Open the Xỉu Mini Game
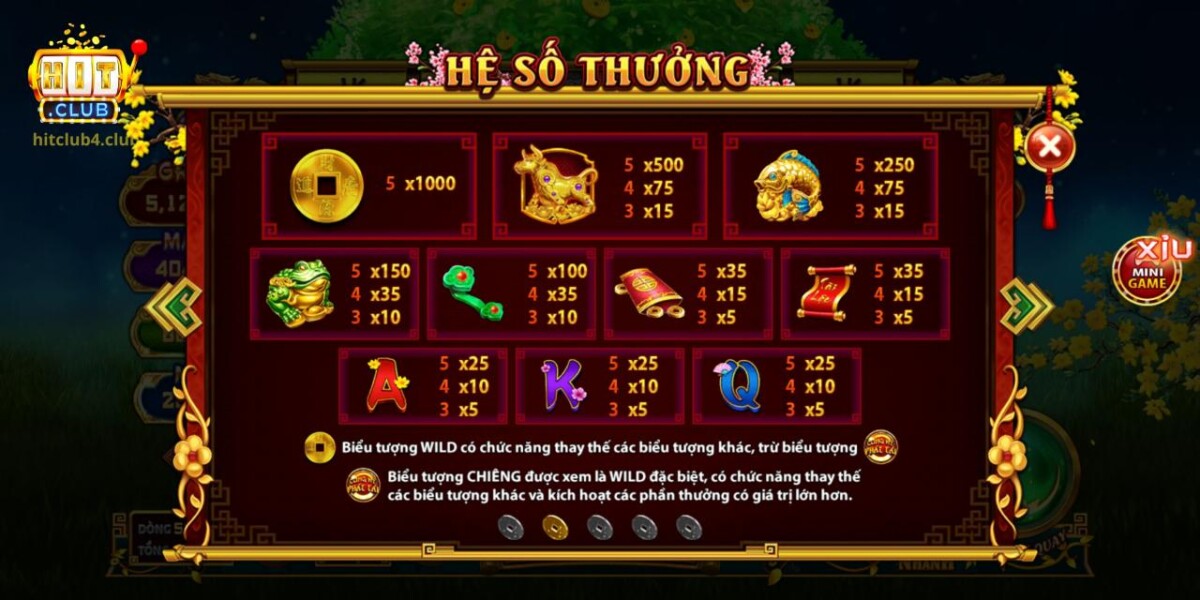The height and width of the screenshot is (600, 1200). pos(1147,270)
